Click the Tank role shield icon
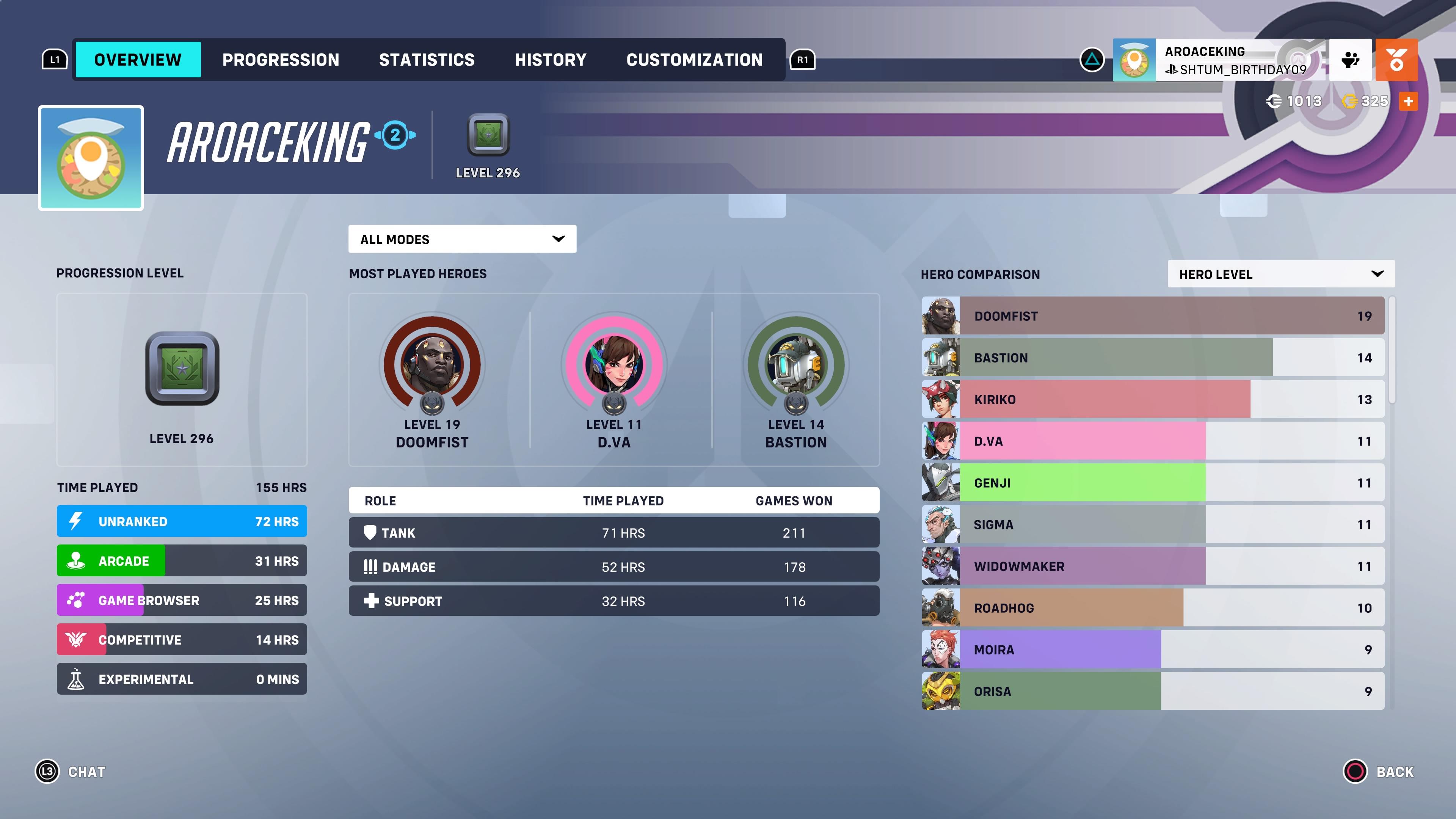The width and height of the screenshot is (1456, 819). pos(370,532)
